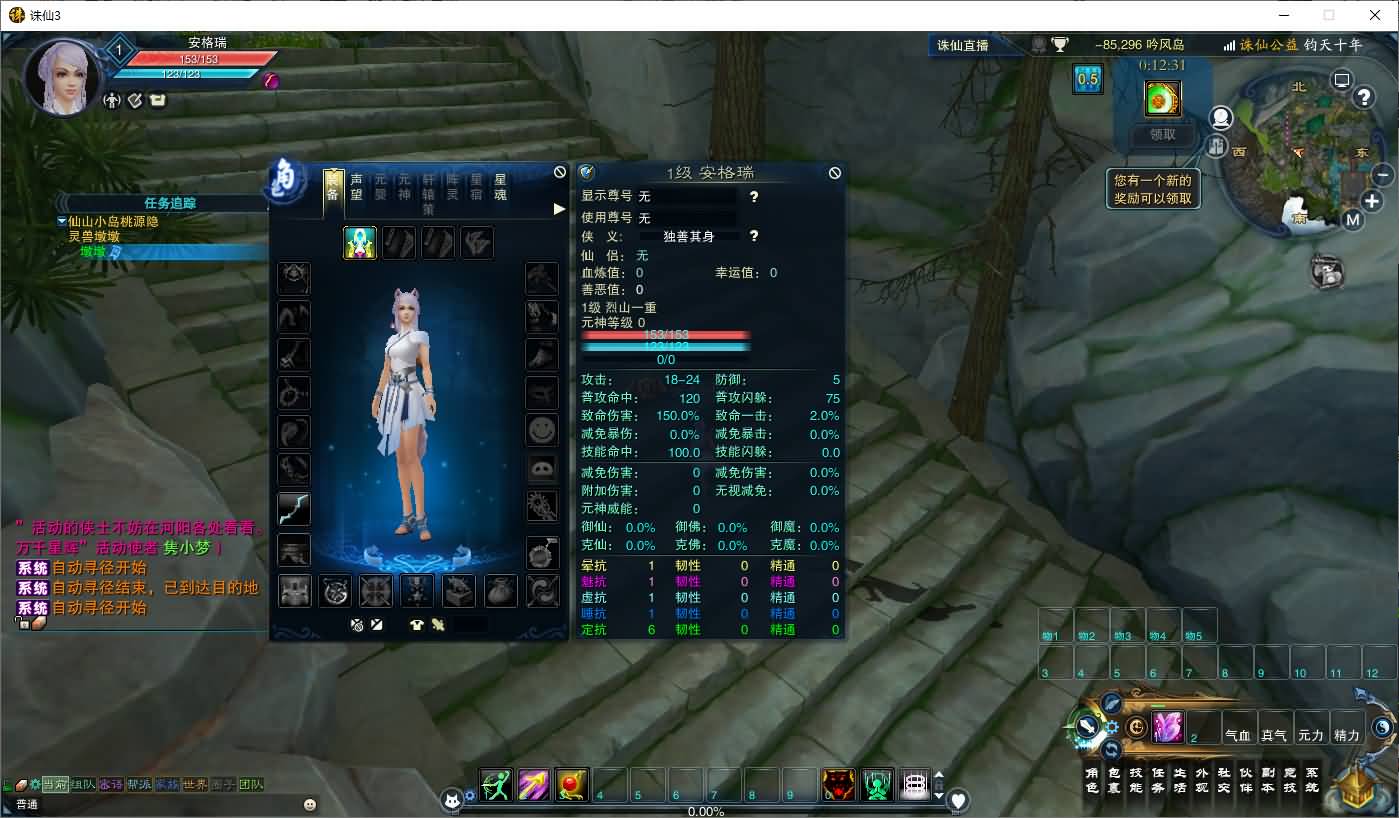Open the 技能 skills menu
1399x818 pixels.
pyautogui.click(x=1136, y=780)
